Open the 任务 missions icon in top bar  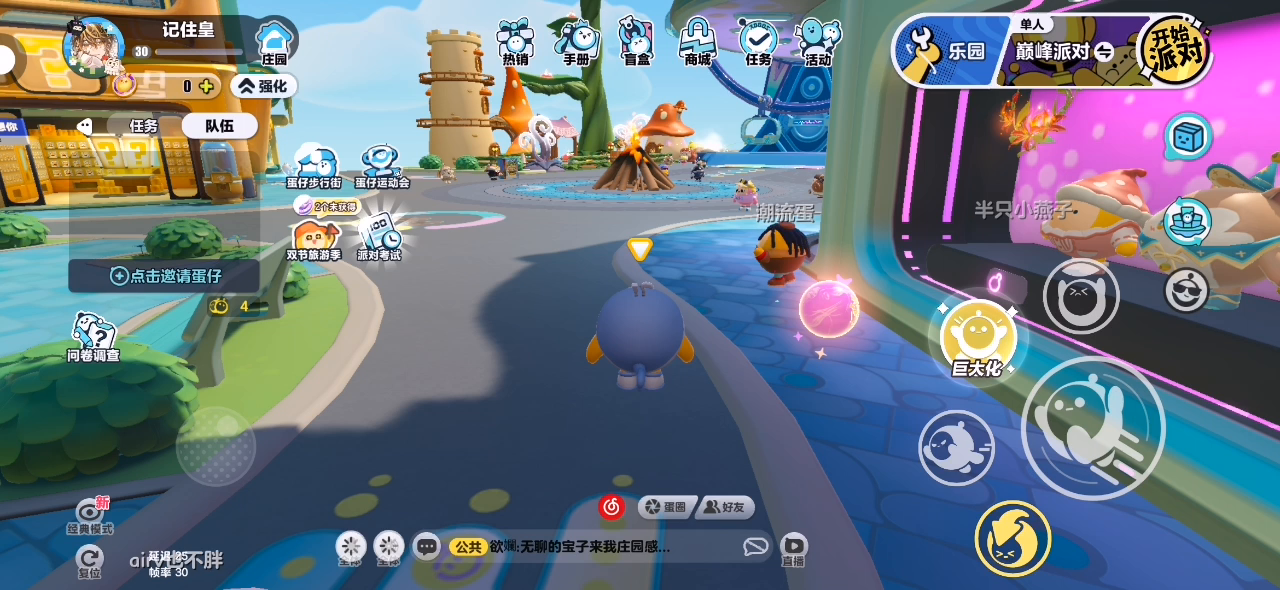758,42
